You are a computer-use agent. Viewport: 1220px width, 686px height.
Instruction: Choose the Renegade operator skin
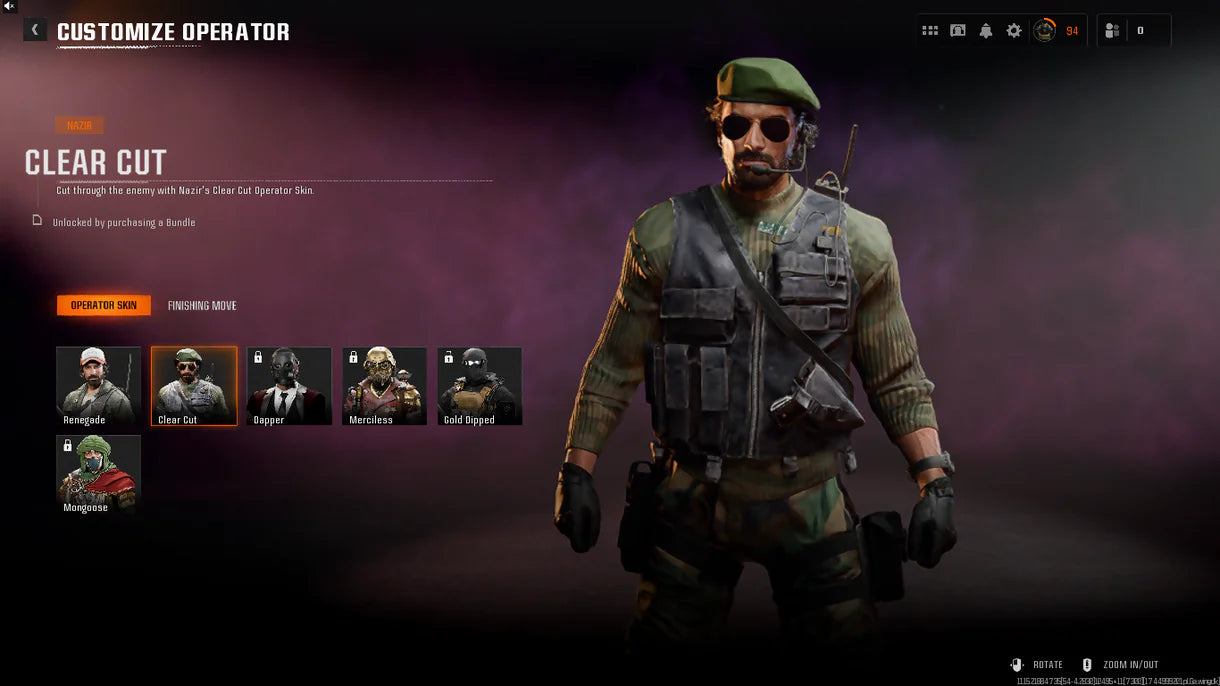(x=98, y=385)
